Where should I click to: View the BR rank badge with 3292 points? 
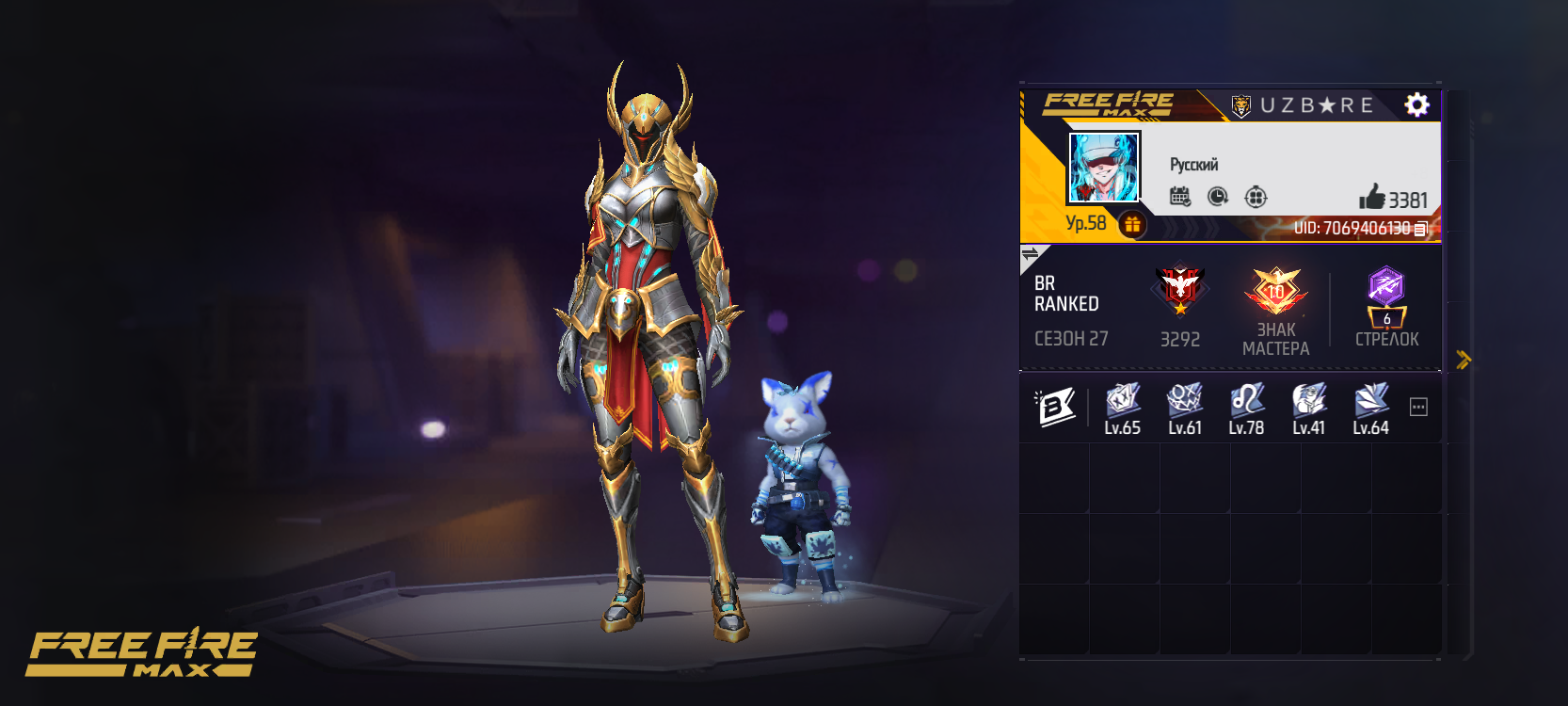click(x=1180, y=291)
